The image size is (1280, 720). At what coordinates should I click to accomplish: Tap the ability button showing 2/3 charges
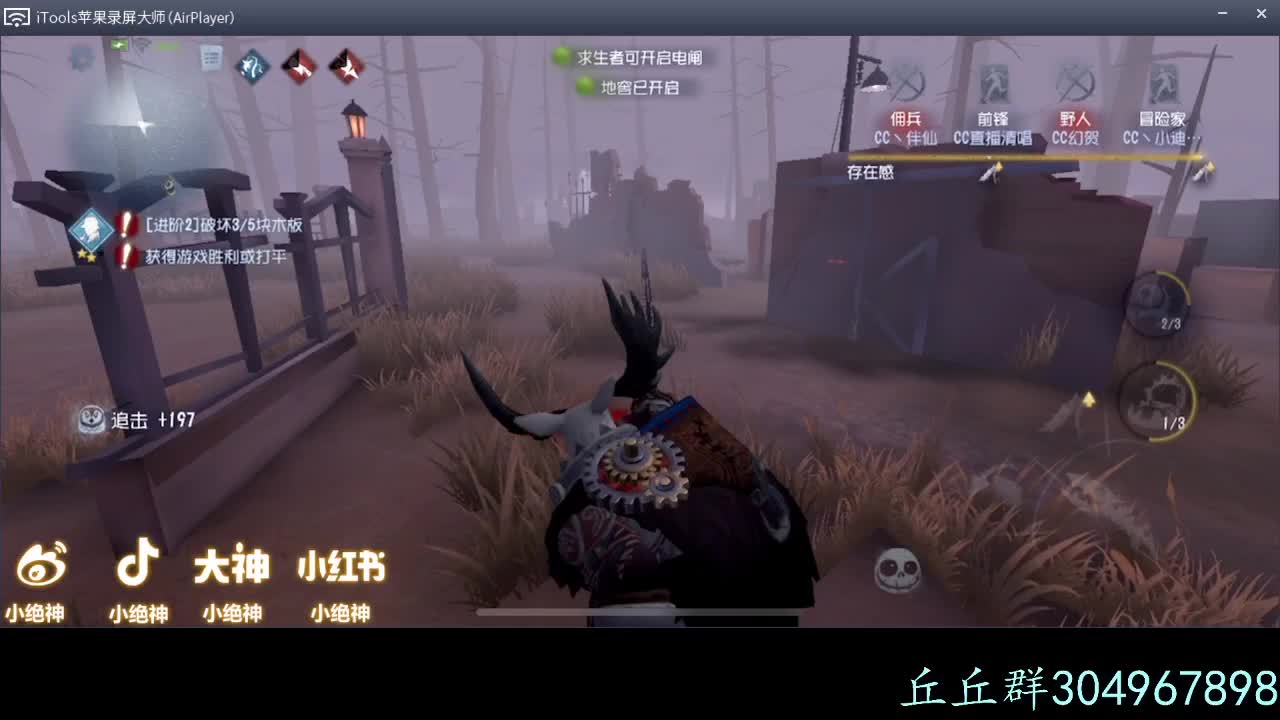[1157, 305]
